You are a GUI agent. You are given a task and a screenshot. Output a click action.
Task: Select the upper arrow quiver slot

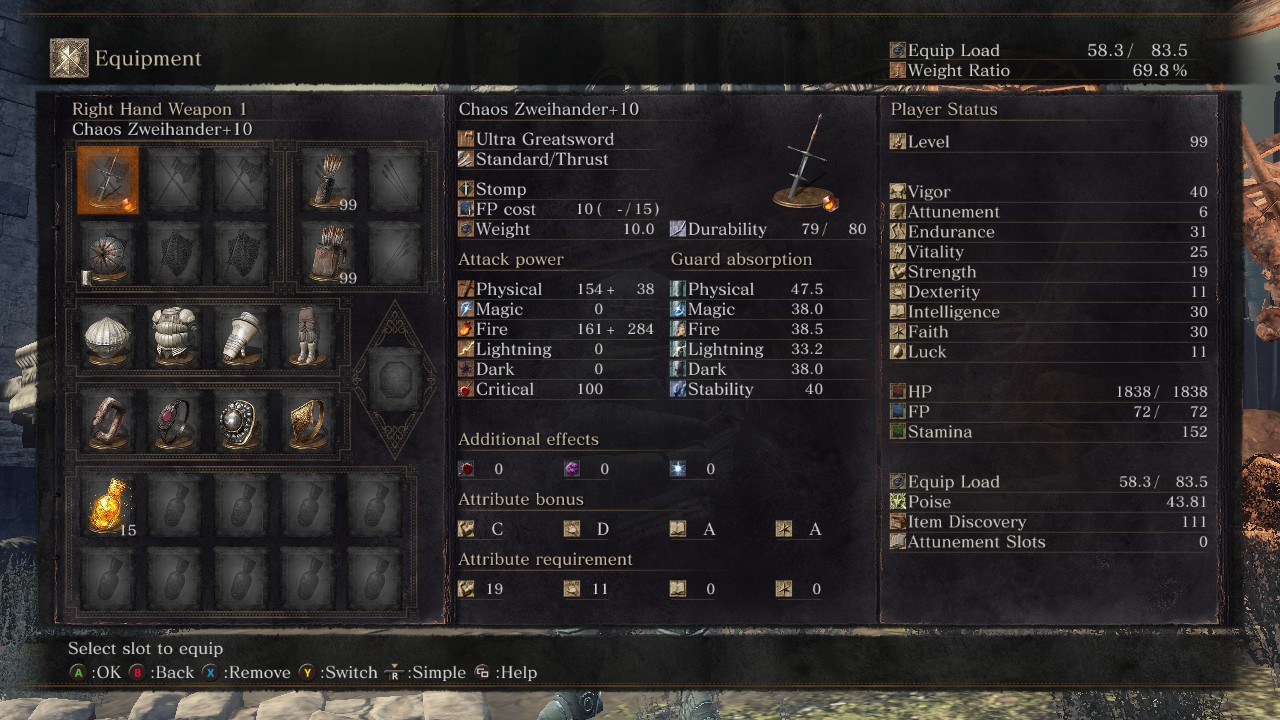(326, 180)
